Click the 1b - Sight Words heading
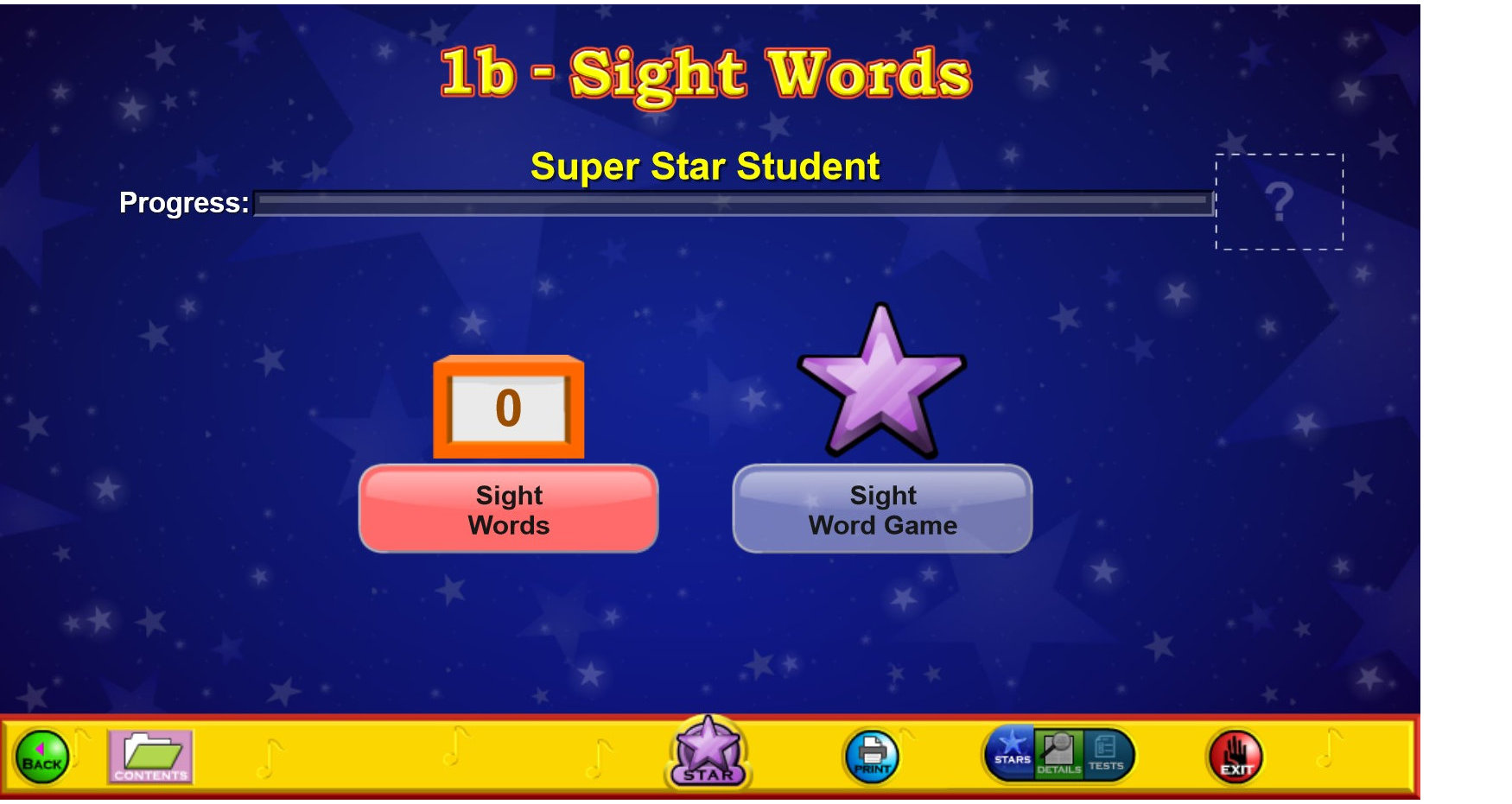The image size is (1512, 804). click(706, 73)
